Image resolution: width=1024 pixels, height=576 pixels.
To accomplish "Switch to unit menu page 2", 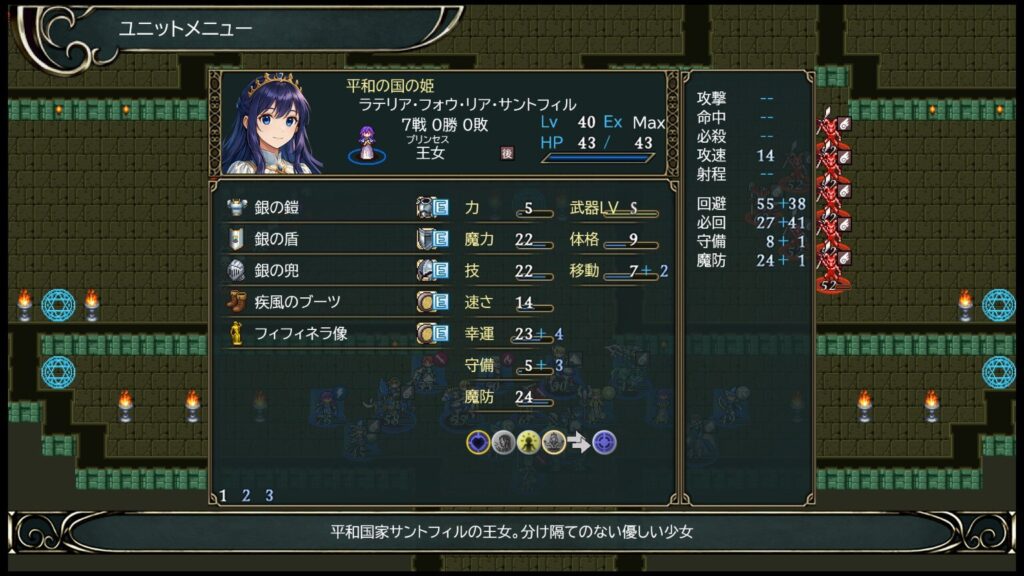I will 246,495.
